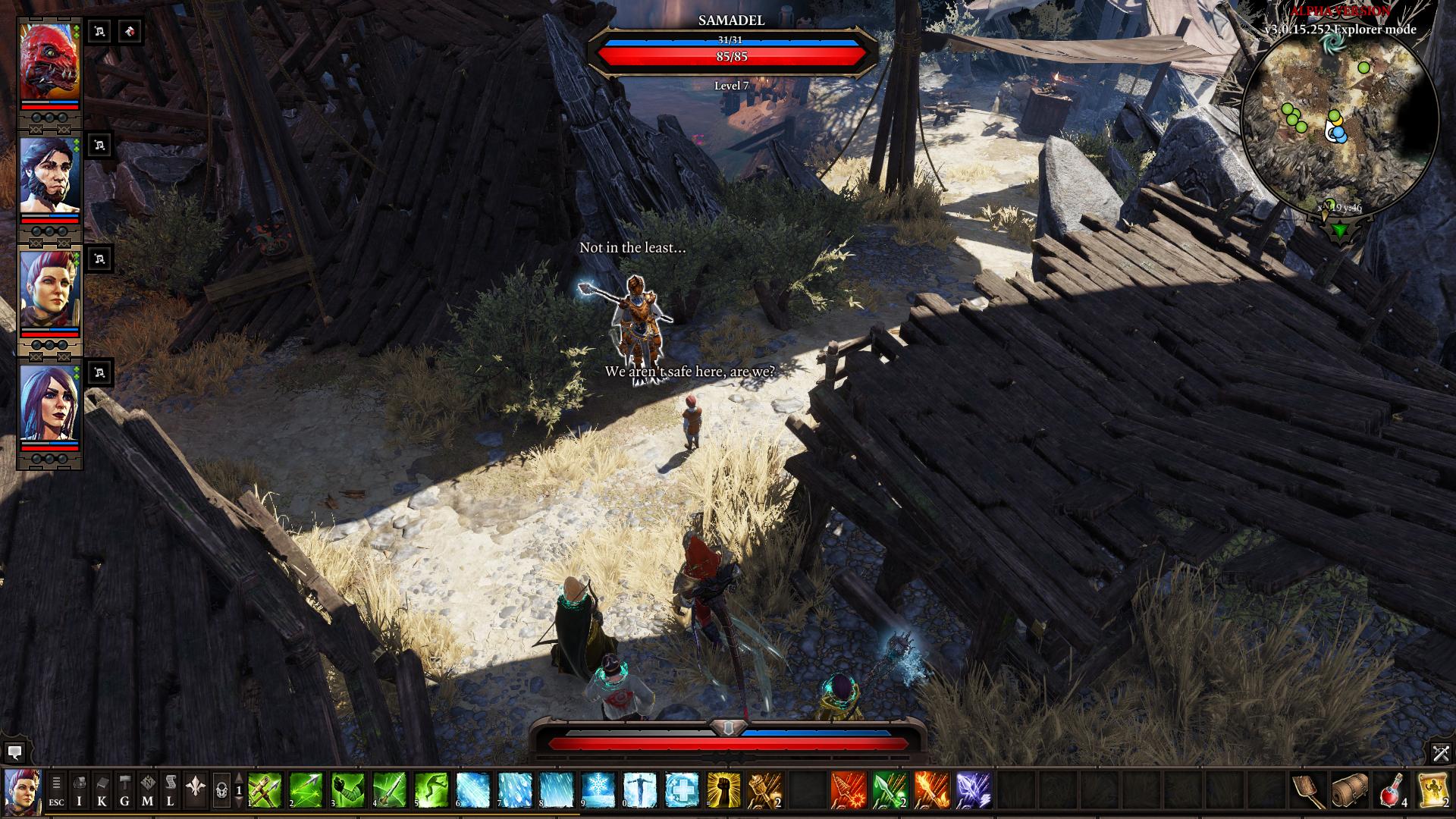
Task: Cast the snowflake ice skill
Action: click(598, 790)
